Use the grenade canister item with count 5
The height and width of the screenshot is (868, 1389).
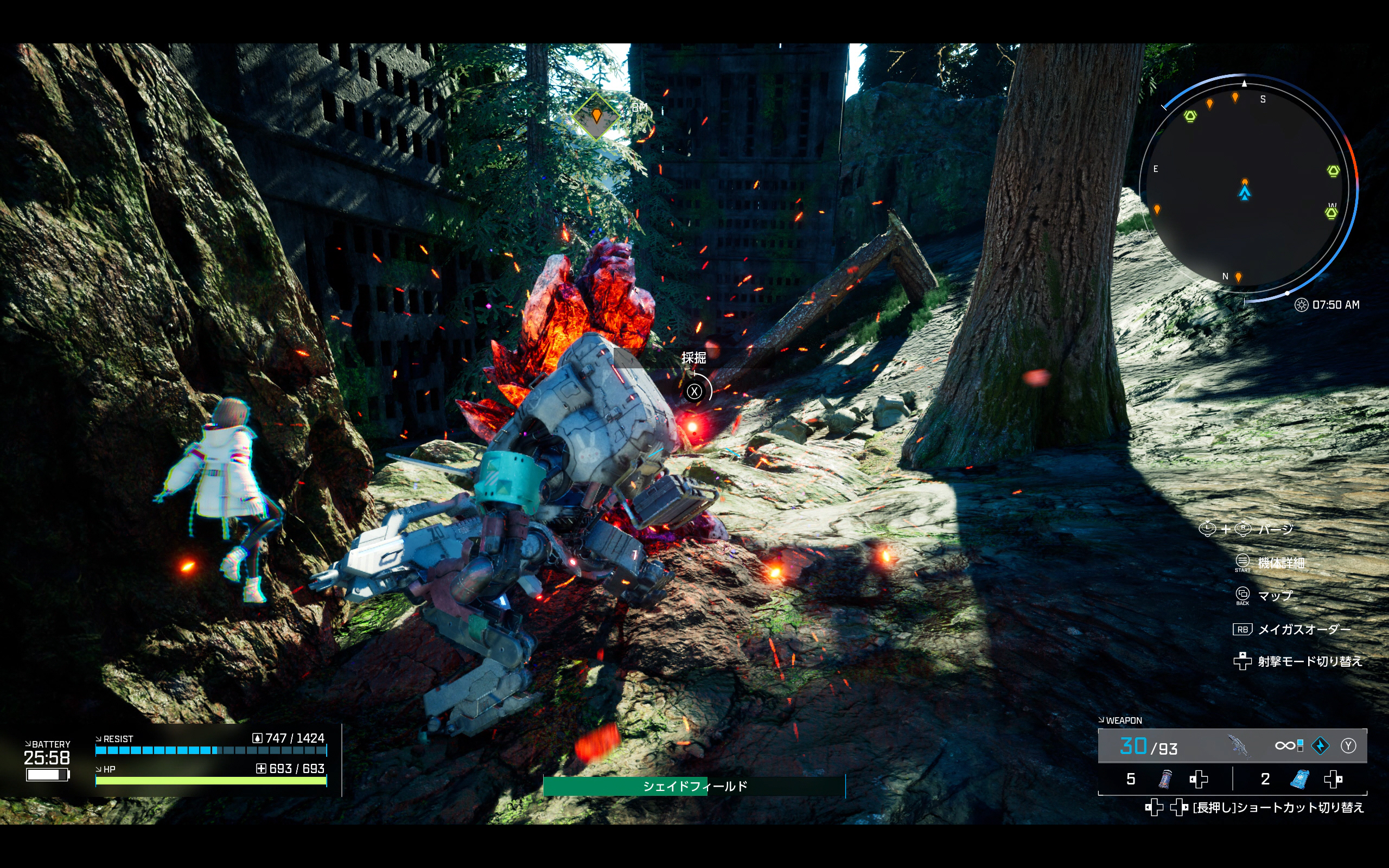pos(1165,779)
